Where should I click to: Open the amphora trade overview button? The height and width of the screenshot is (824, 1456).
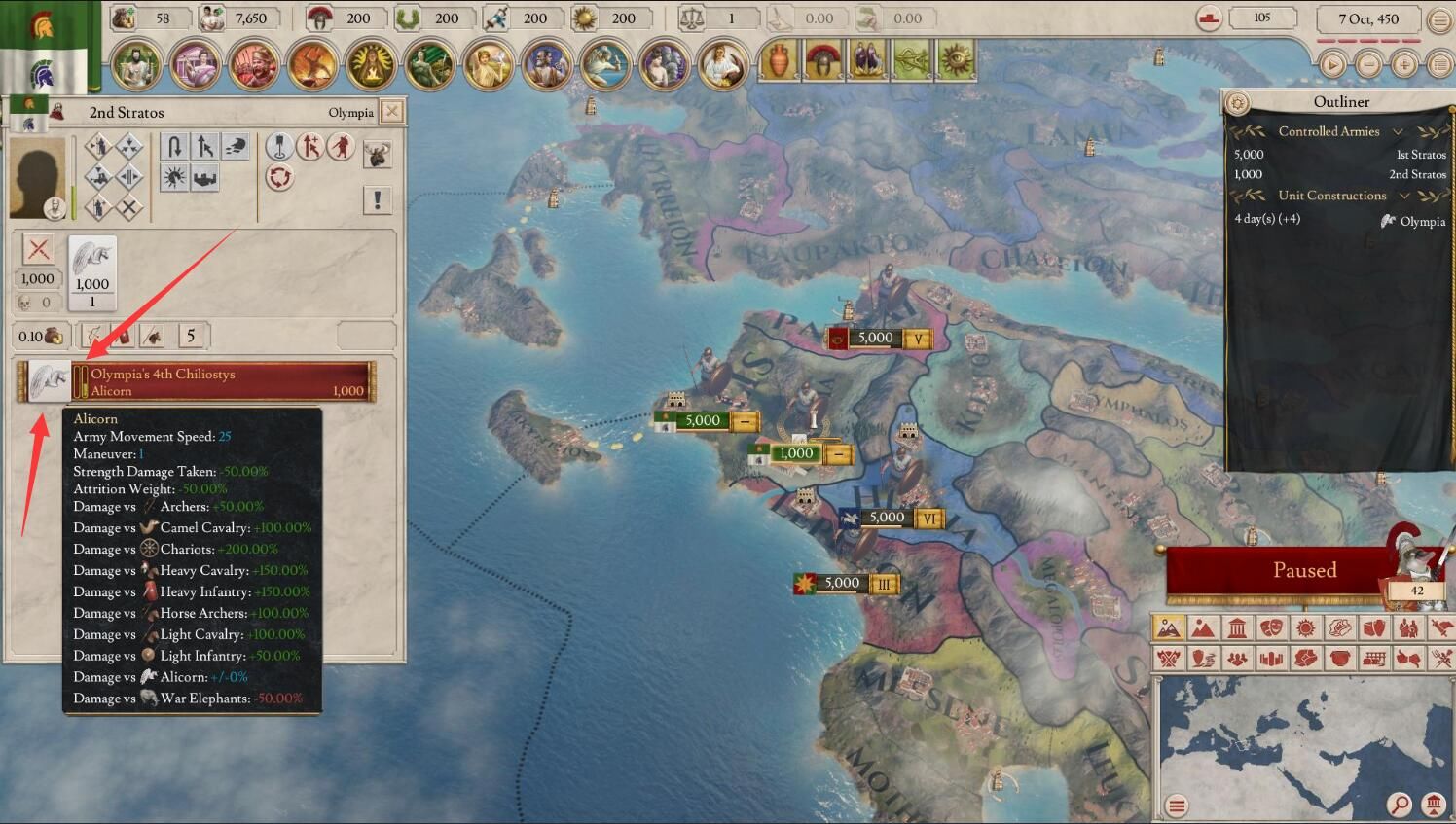[x=777, y=60]
